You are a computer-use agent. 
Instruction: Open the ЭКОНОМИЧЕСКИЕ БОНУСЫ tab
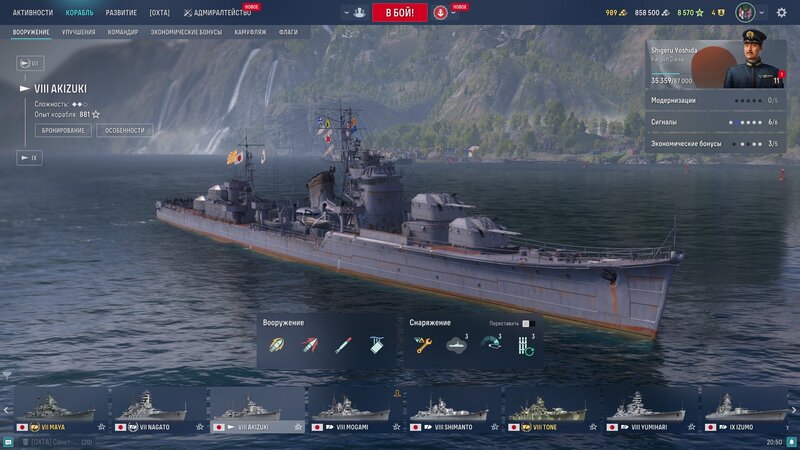[x=186, y=32]
